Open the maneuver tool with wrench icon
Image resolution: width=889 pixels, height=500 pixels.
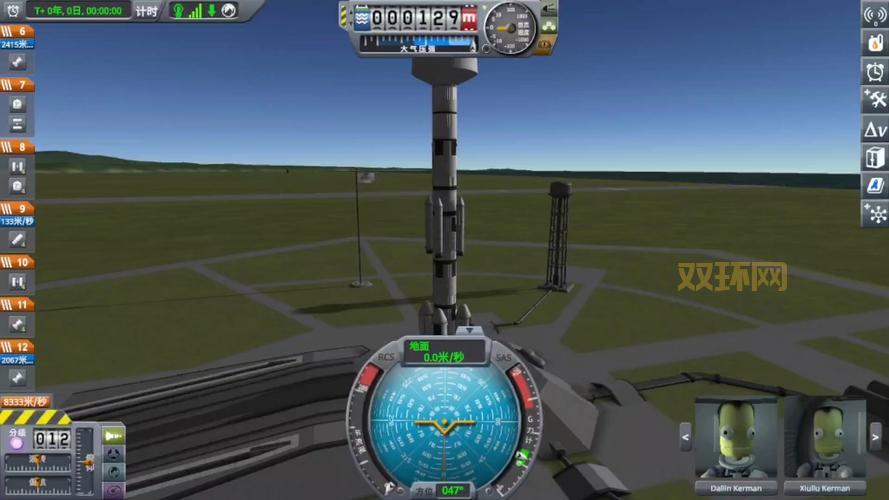tap(875, 100)
